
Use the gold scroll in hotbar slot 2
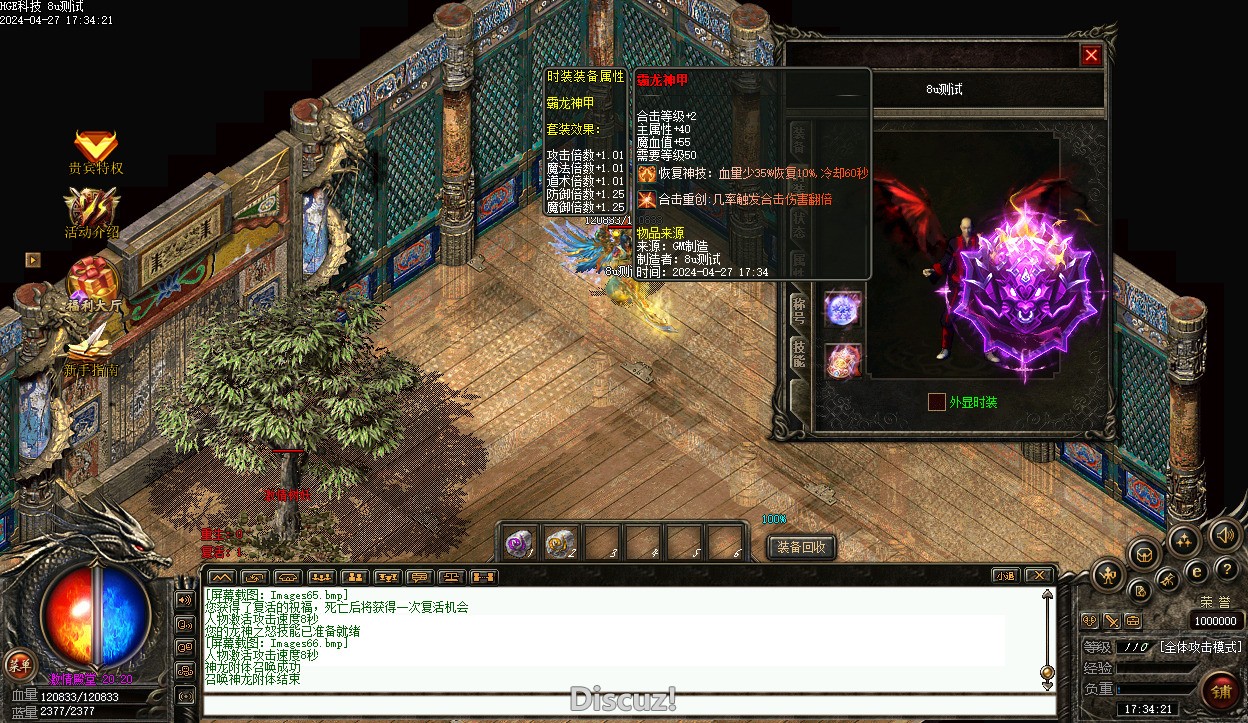click(560, 543)
